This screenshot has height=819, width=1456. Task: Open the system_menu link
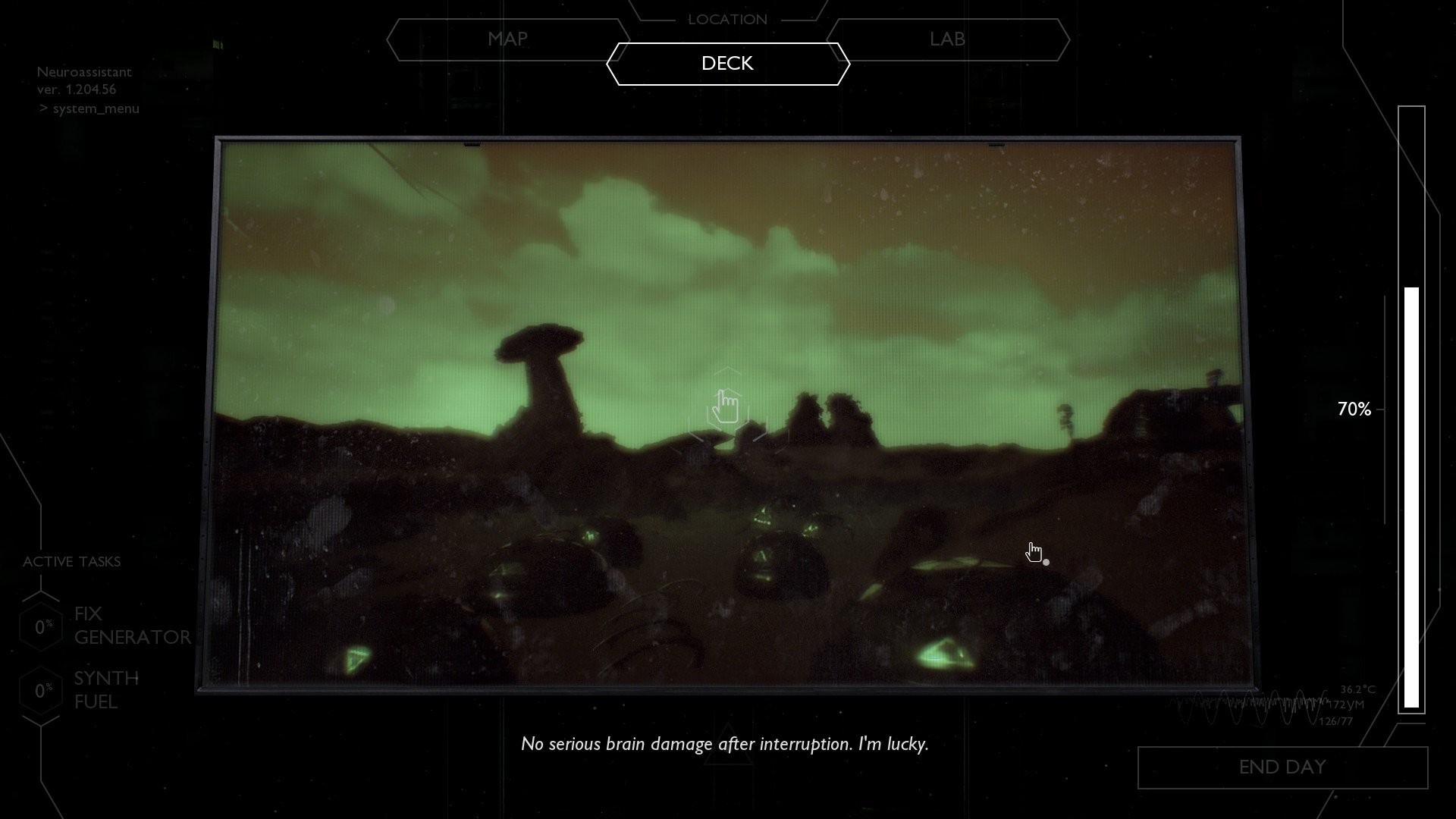point(96,108)
